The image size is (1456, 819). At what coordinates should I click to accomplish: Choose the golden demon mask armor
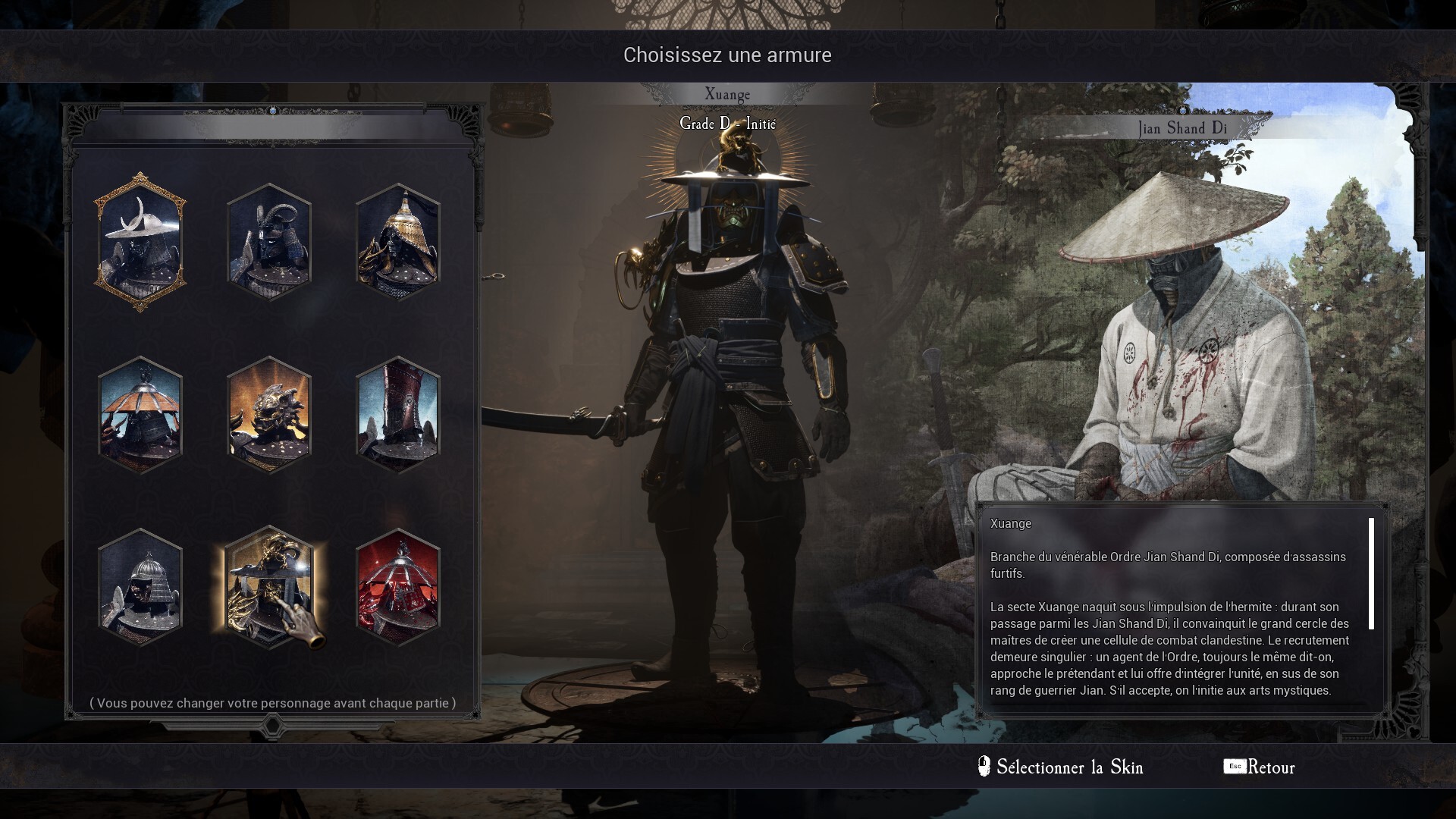point(269,415)
